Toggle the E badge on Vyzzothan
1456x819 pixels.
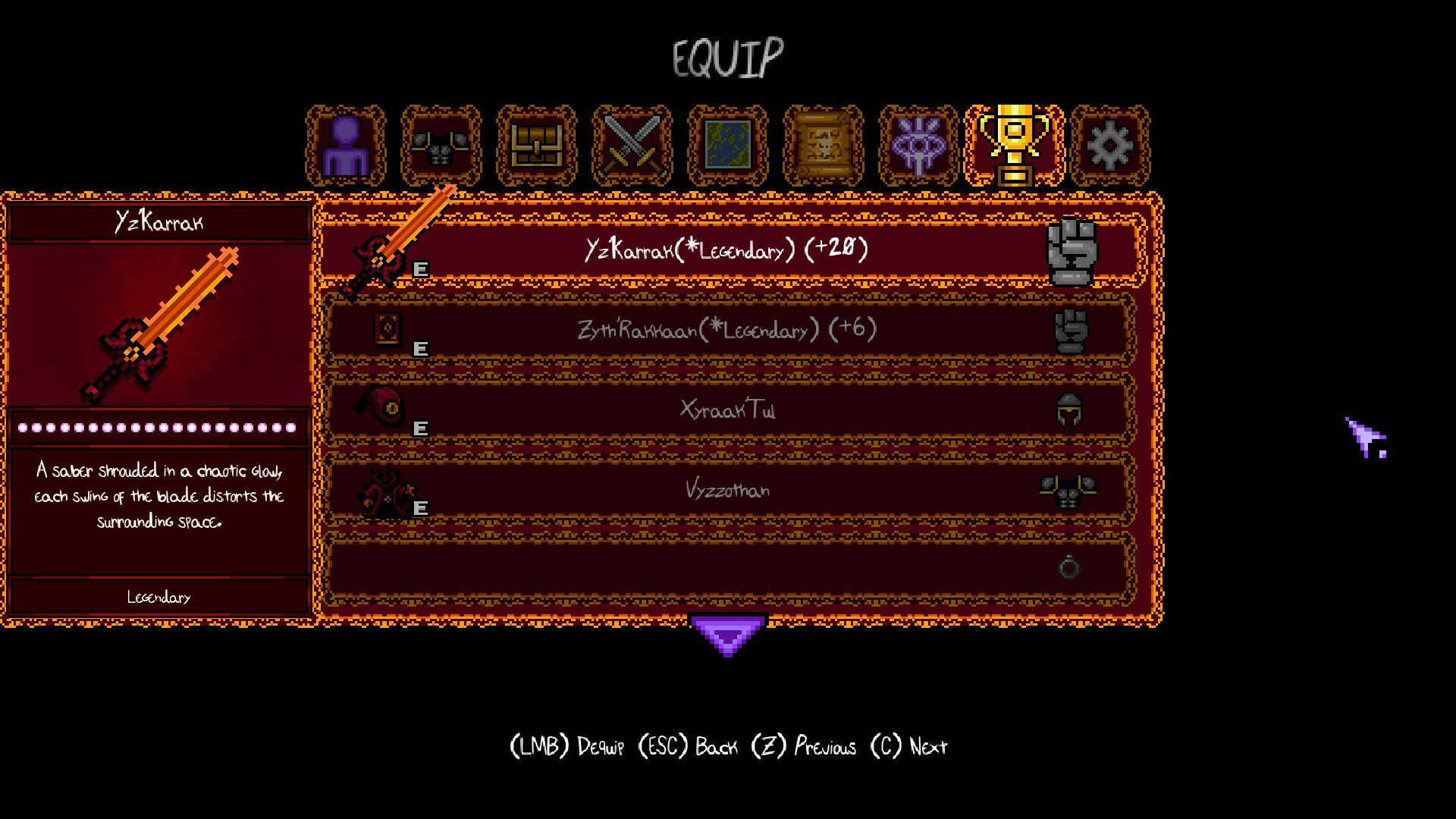tap(422, 510)
